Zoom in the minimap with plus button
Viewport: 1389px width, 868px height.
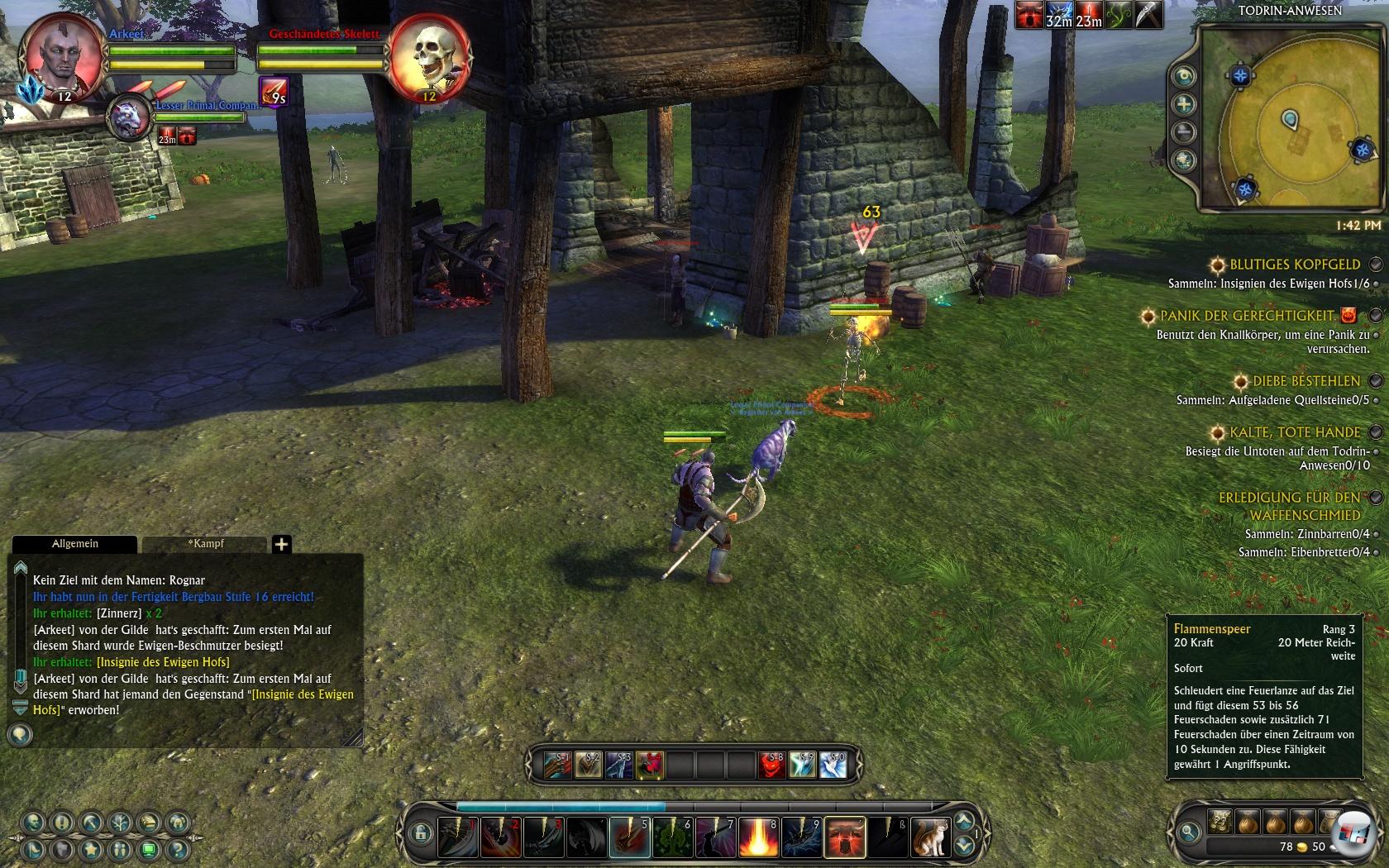1184,104
